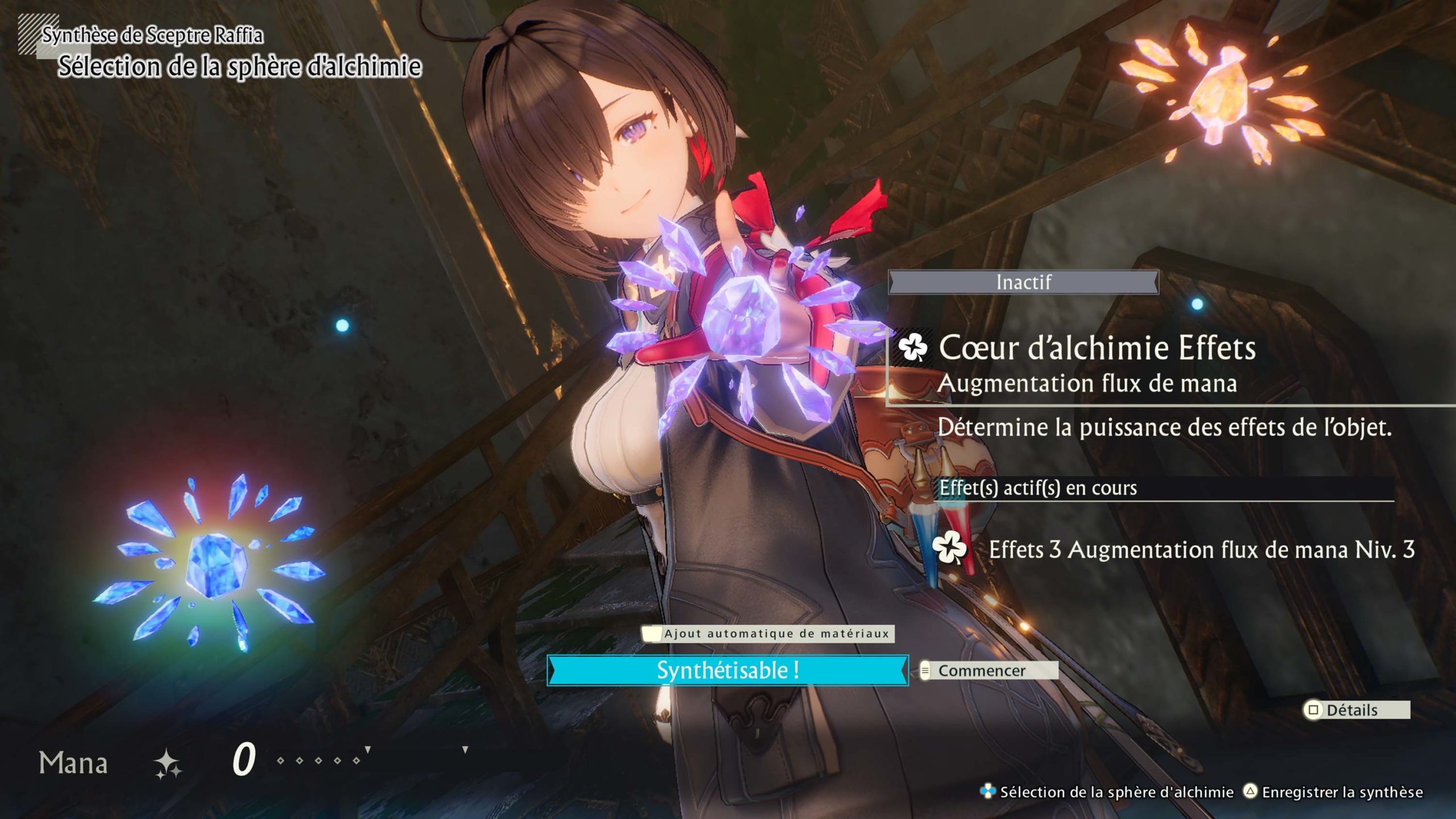Screen dimensions: 1456x819
Task: Click the Effets 3 Augmentation flux de mana row
Action: tap(1200, 549)
